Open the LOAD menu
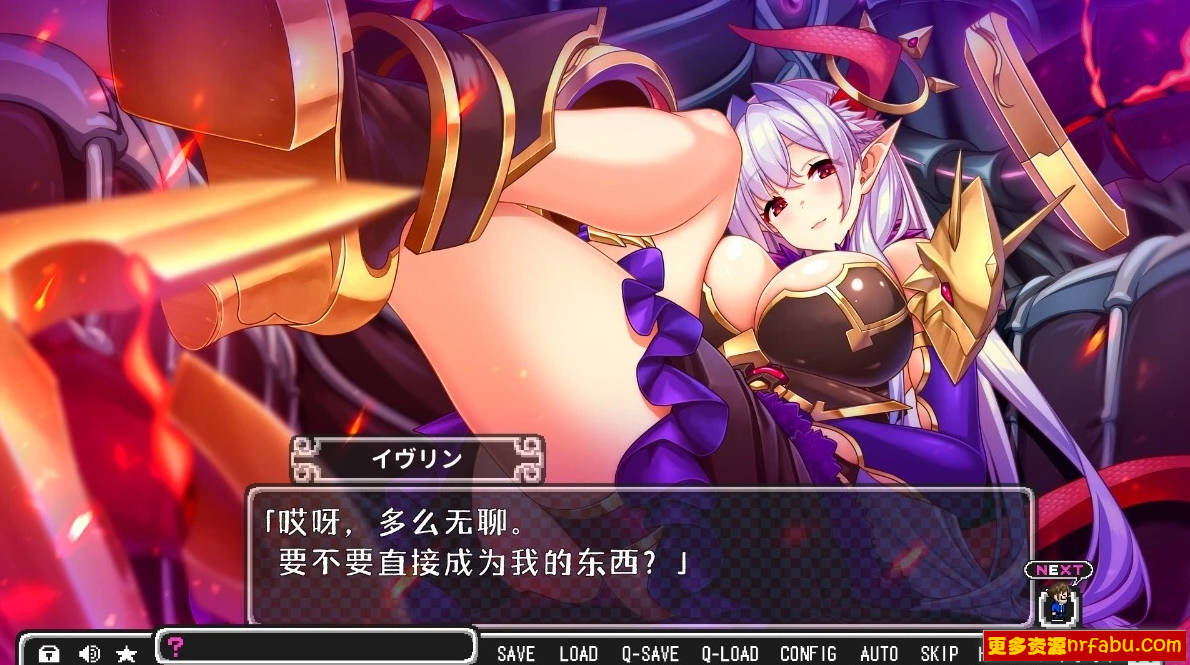The width and height of the screenshot is (1190, 665). click(x=578, y=654)
